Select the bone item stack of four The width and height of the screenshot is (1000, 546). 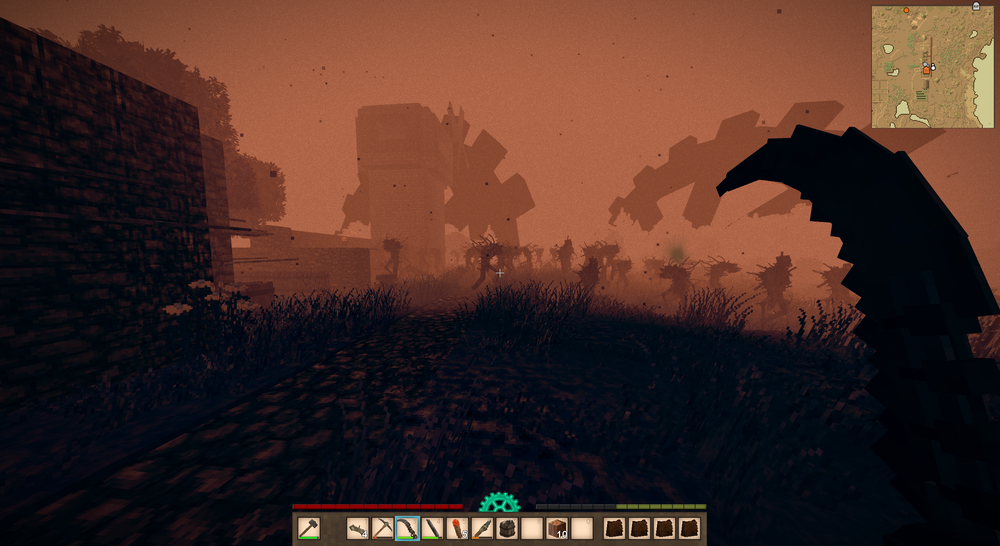coord(358,529)
